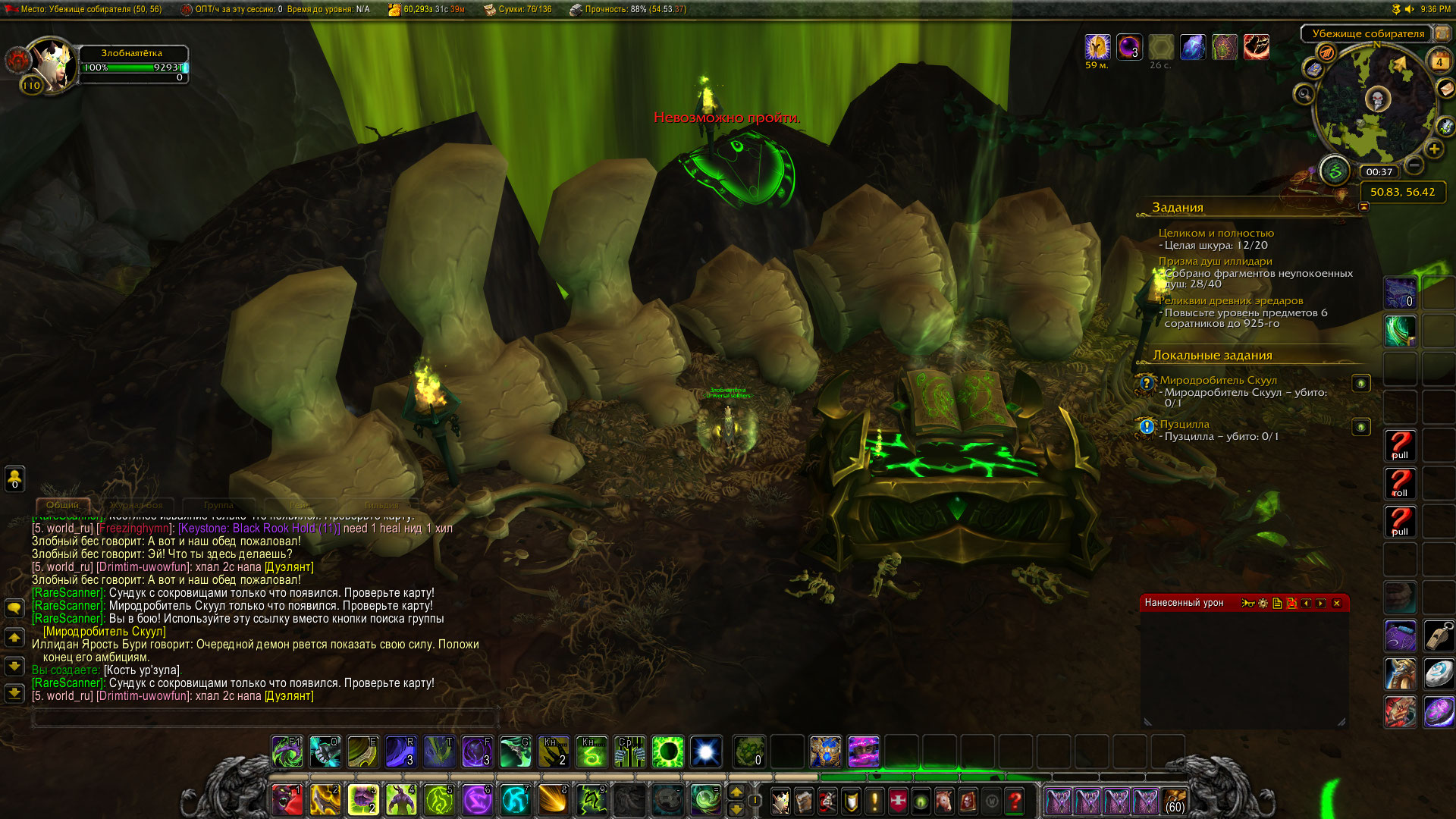Click the red question mark help button
1456x819 pixels.
click(1015, 801)
